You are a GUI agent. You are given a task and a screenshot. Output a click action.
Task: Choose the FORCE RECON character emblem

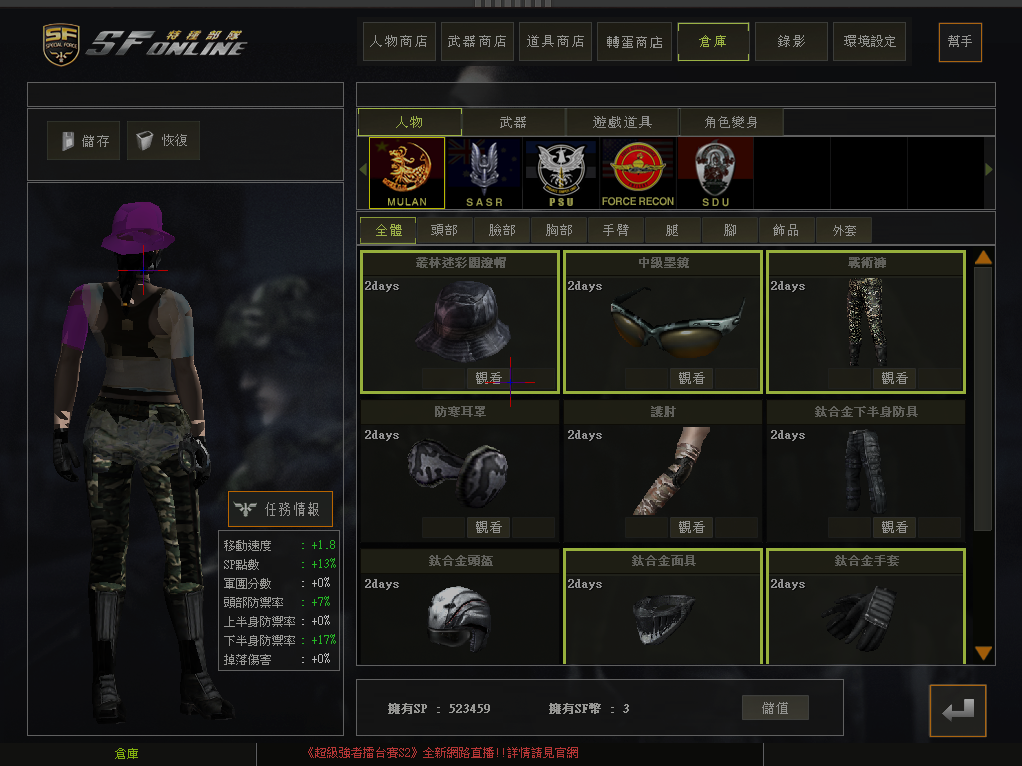click(x=638, y=172)
